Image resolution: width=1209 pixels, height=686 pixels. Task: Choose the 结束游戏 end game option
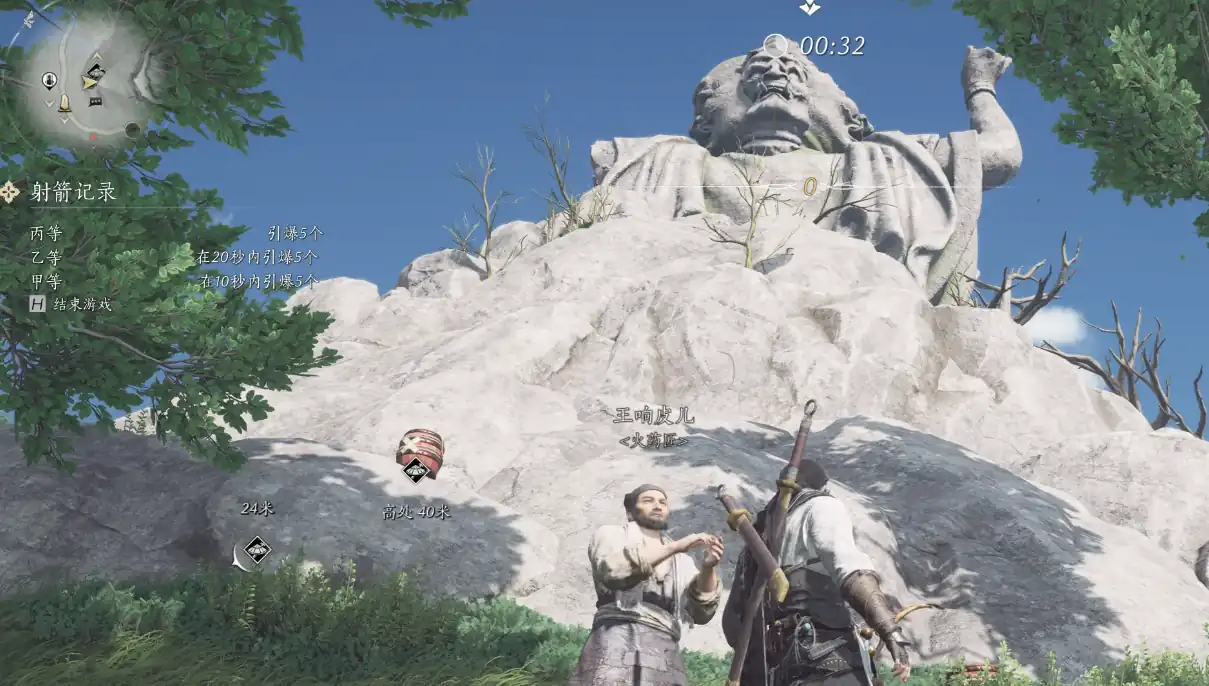(80, 304)
